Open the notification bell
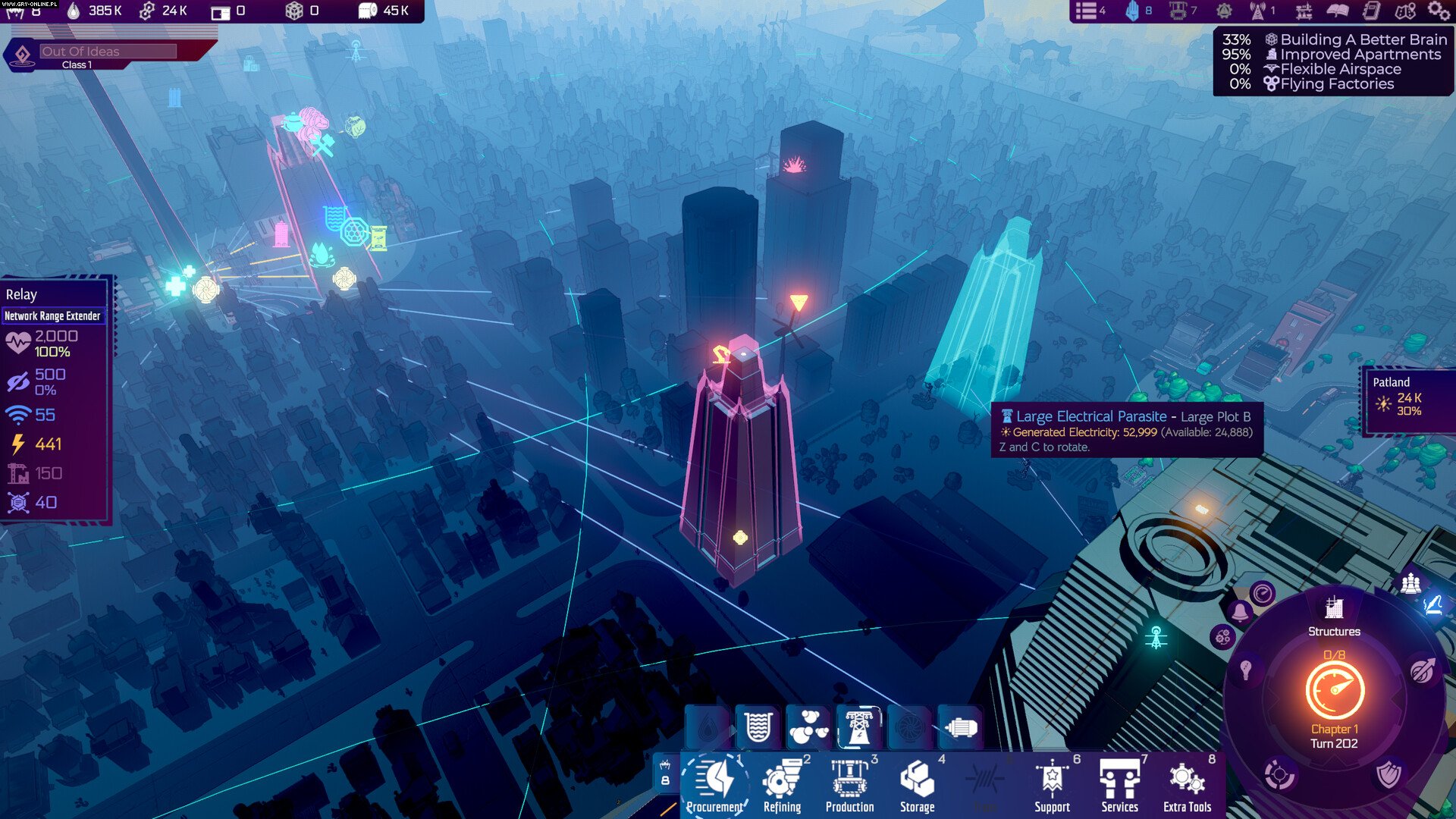Screen dimensions: 1456x819 coord(1240,611)
